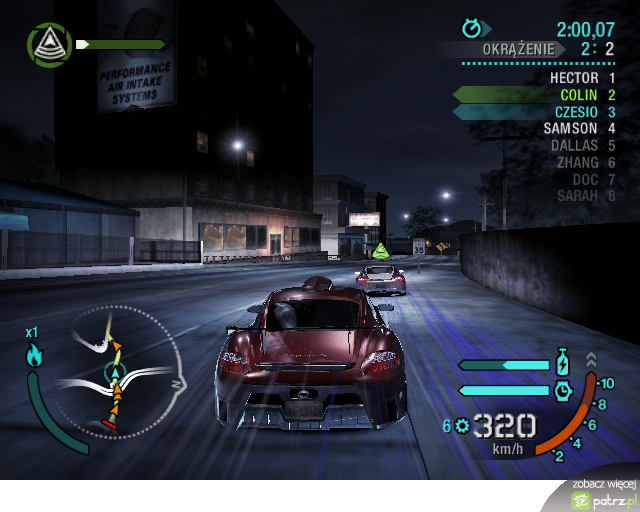Choose CZESIO in the leaderboard list
The width and height of the screenshot is (640, 512).
click(x=577, y=111)
